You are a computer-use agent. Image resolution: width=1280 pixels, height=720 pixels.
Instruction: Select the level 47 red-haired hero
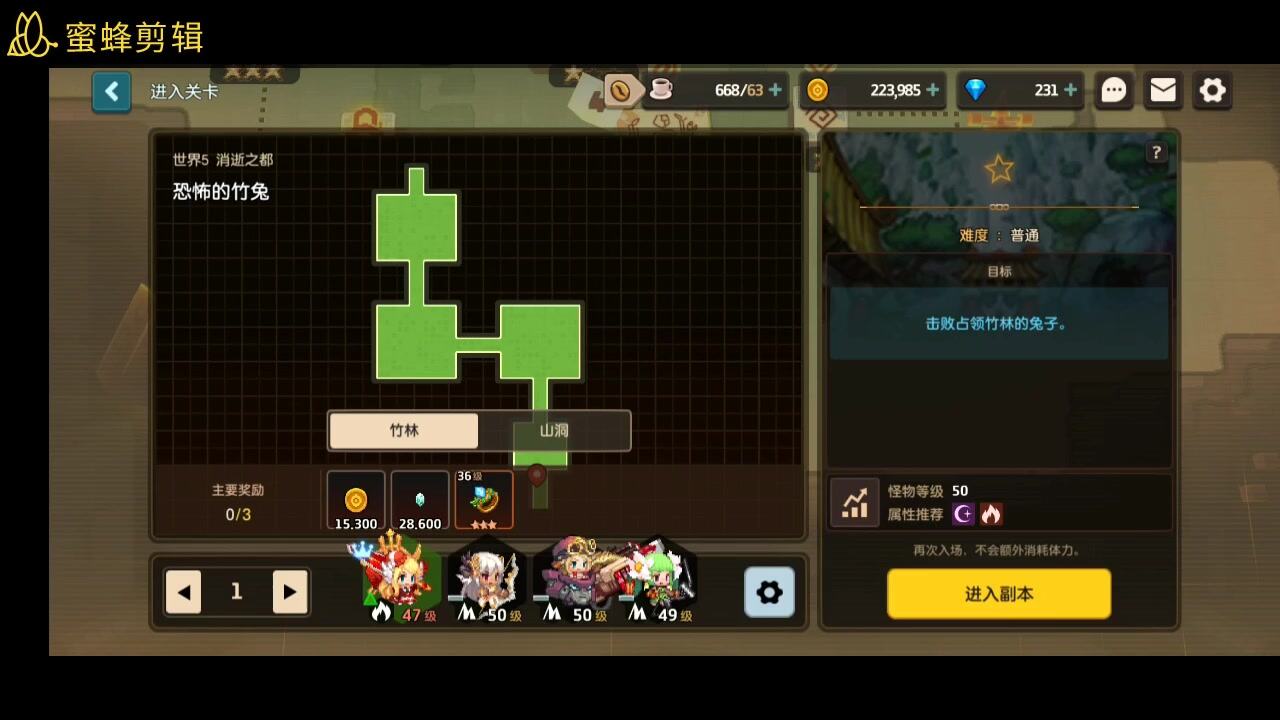(400, 582)
